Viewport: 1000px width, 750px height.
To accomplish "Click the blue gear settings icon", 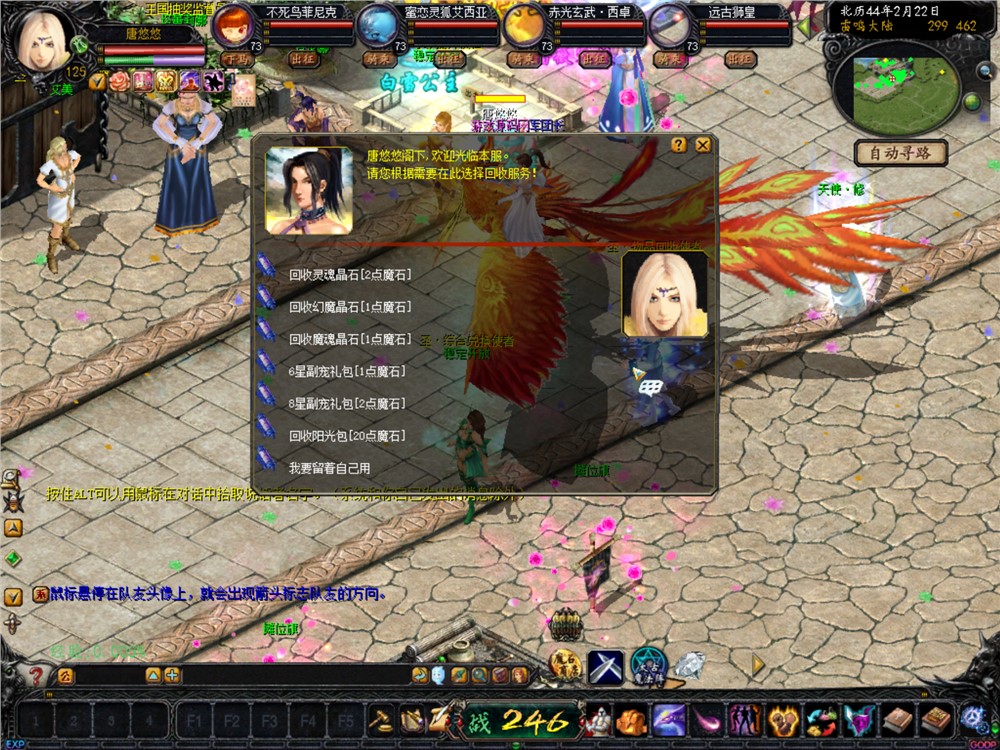I will click(x=972, y=719).
